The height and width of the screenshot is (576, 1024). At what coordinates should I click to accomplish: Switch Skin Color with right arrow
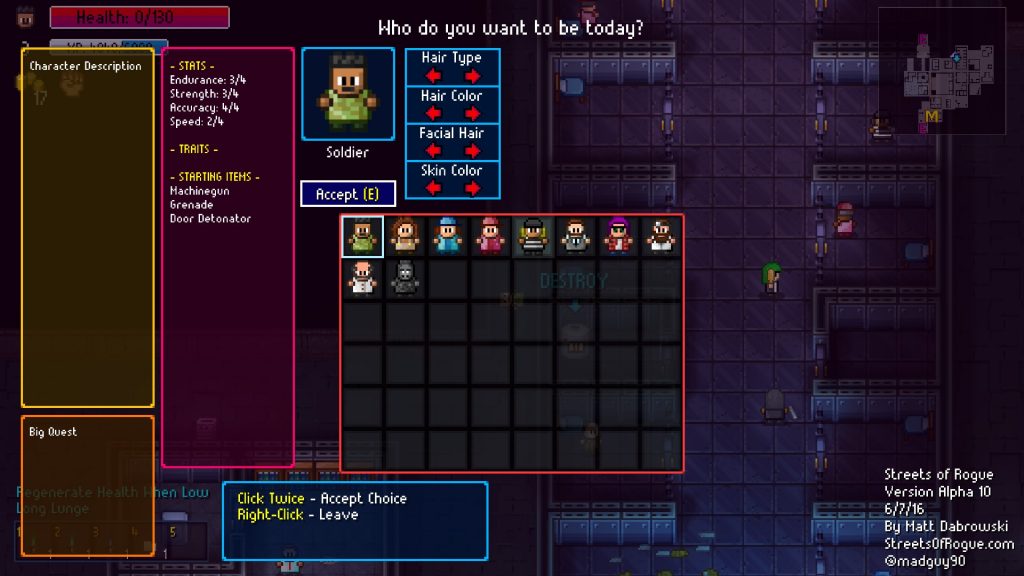tap(473, 188)
